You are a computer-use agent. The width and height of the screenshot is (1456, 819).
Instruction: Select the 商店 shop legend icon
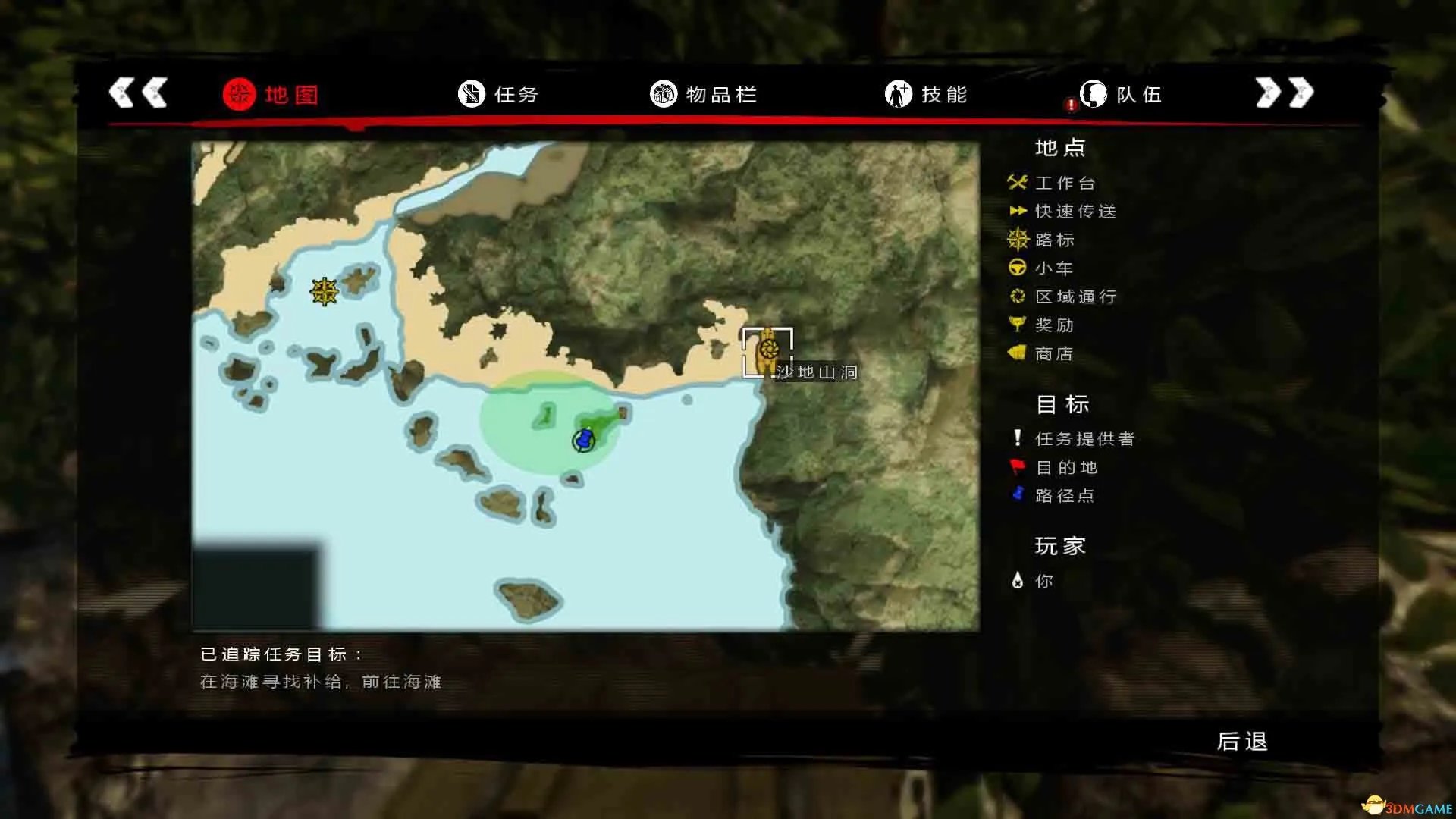[x=1017, y=353]
